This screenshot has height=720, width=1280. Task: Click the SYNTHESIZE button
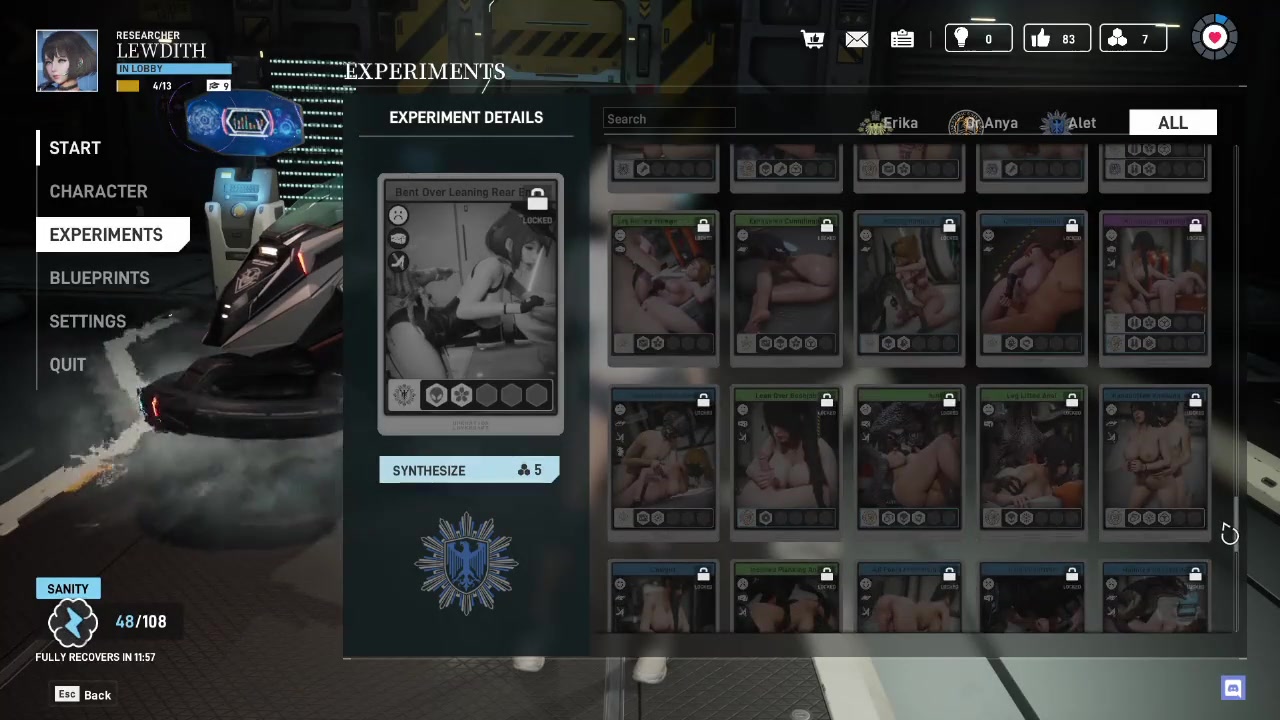[x=468, y=470]
